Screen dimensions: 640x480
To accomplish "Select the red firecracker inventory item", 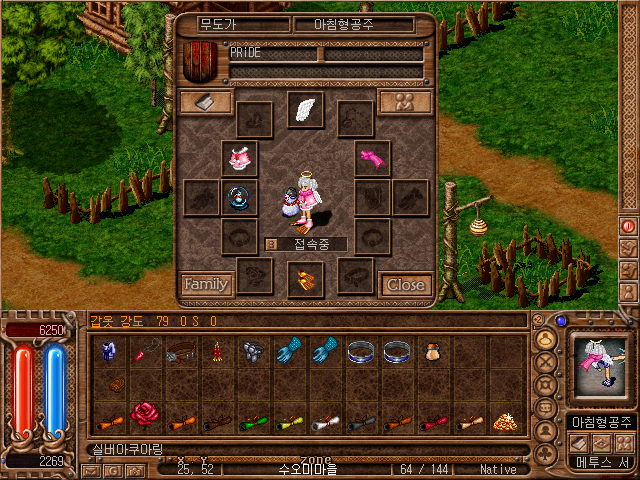I will click(x=217, y=351).
